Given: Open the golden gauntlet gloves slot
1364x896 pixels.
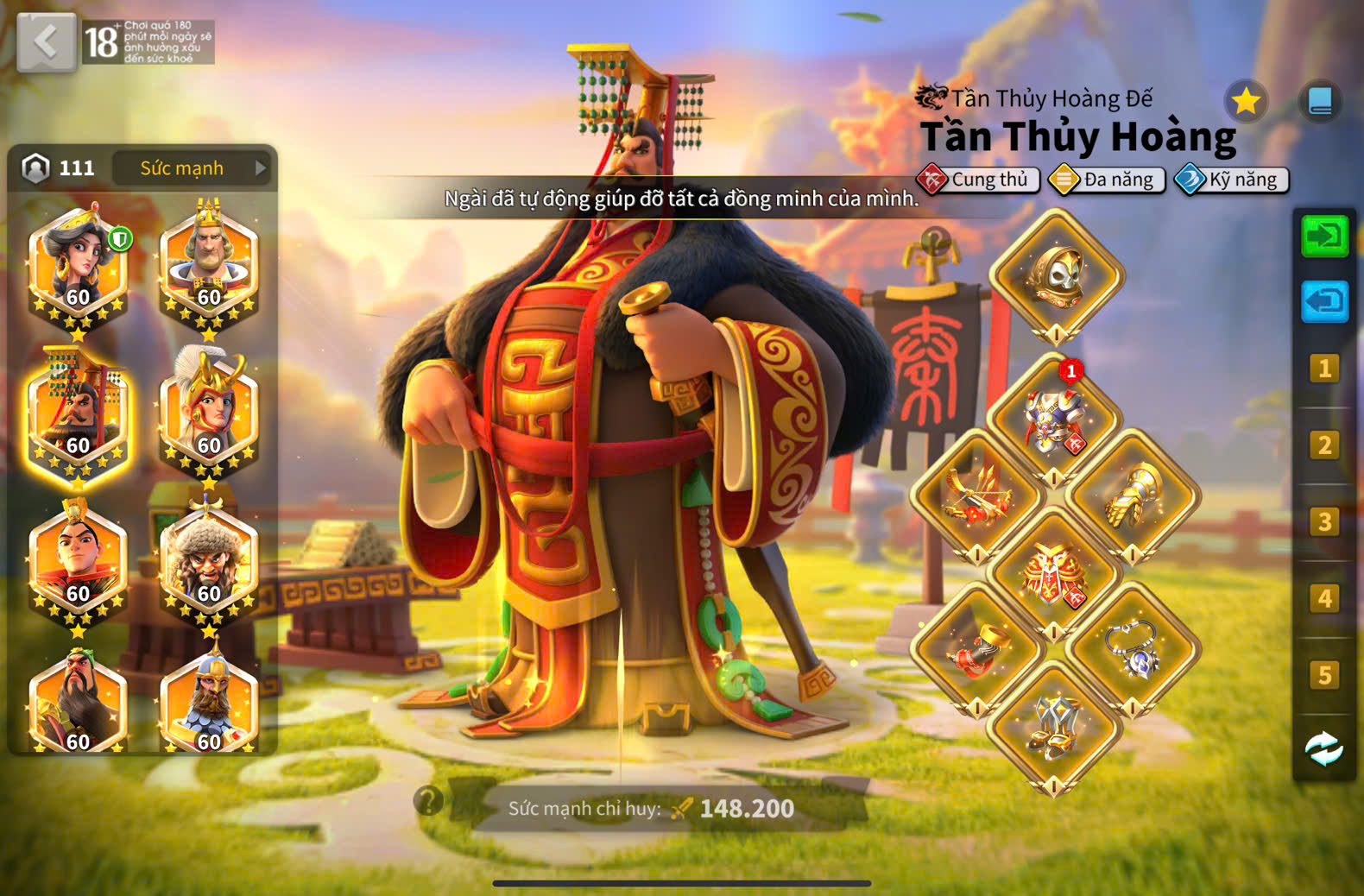Looking at the screenshot, I should [1133, 496].
